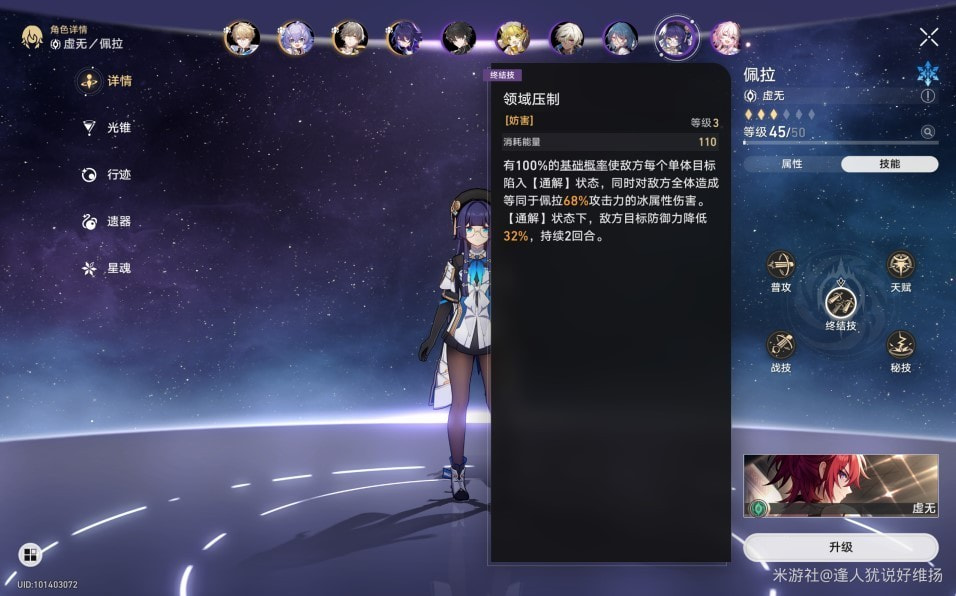Switch to the 属性 attributes tab
This screenshot has height=596, width=956.
(791, 164)
